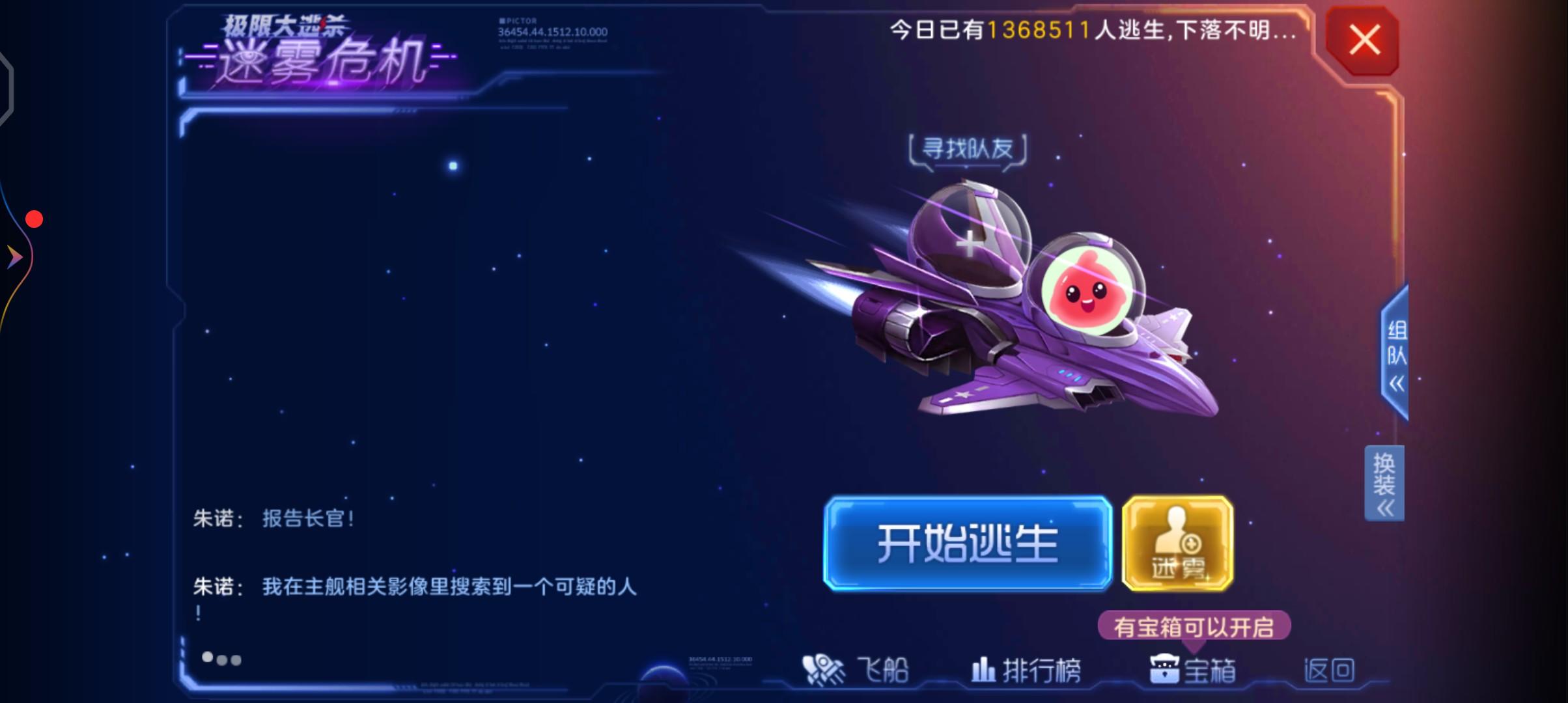The height and width of the screenshot is (703, 1568).
Task: Open the 换装 side tab
Action: pyautogui.click(x=1384, y=479)
